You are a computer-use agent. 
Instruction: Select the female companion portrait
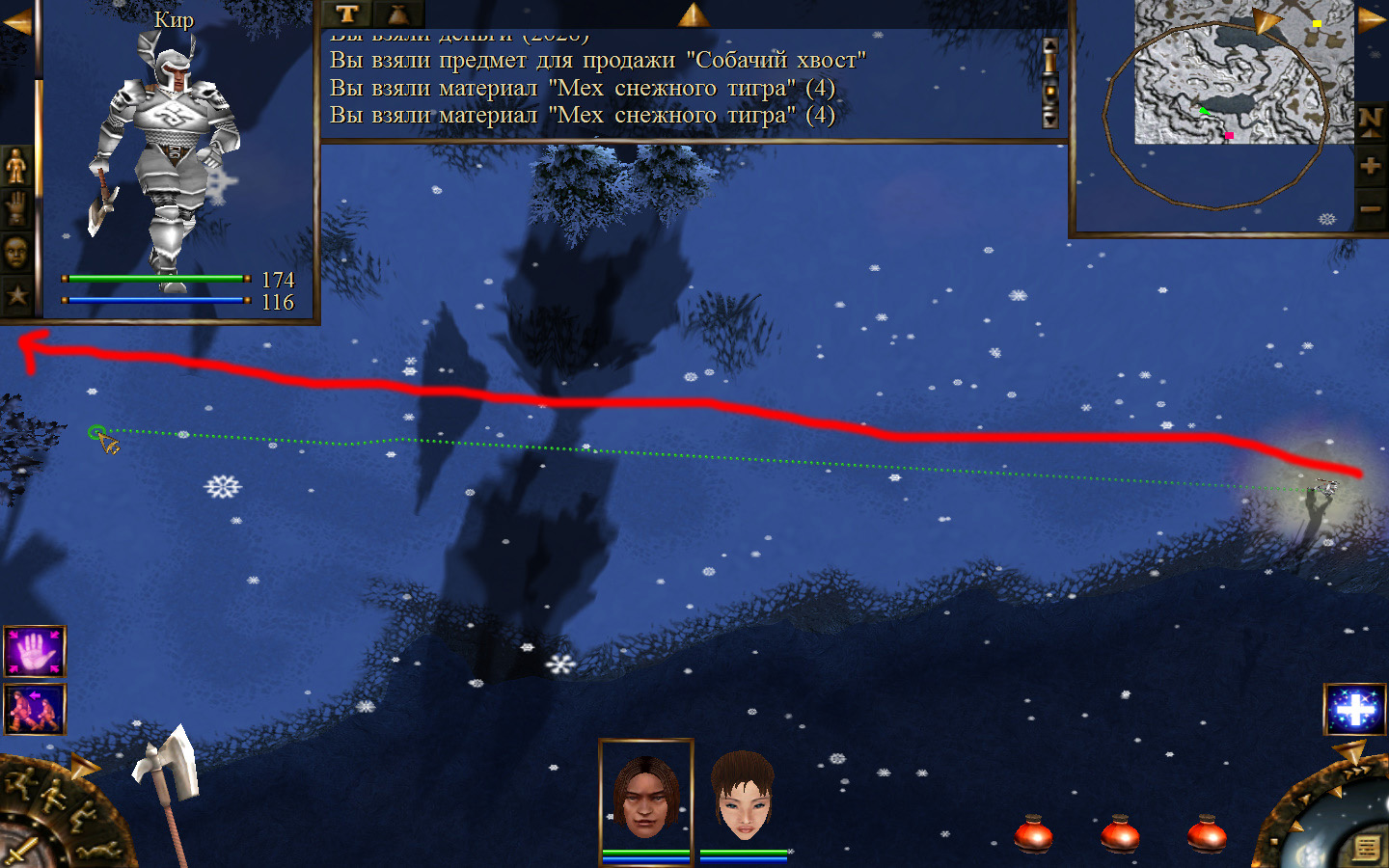pos(743,797)
